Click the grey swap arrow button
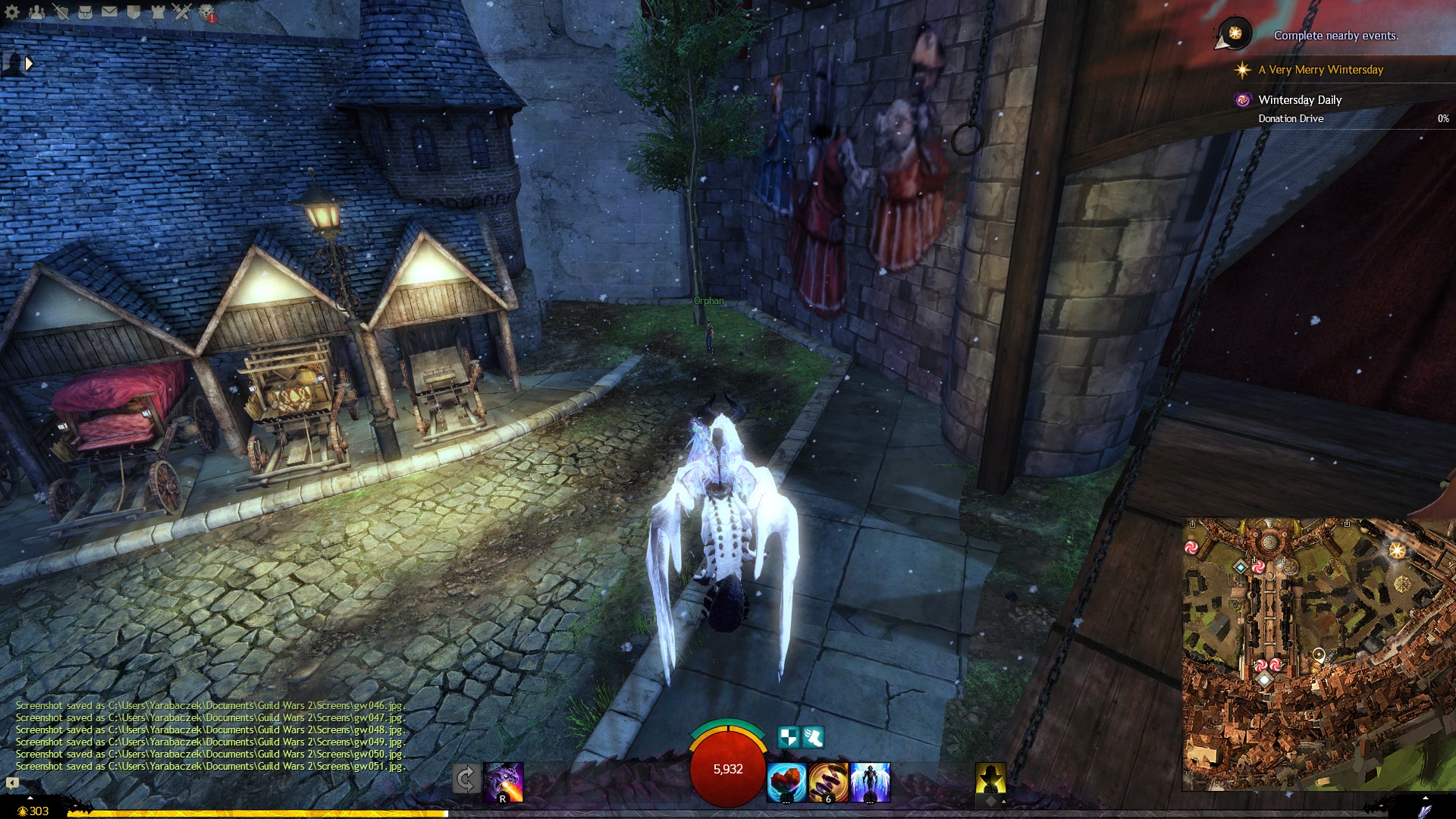Viewport: 1456px width, 819px height. [466, 779]
